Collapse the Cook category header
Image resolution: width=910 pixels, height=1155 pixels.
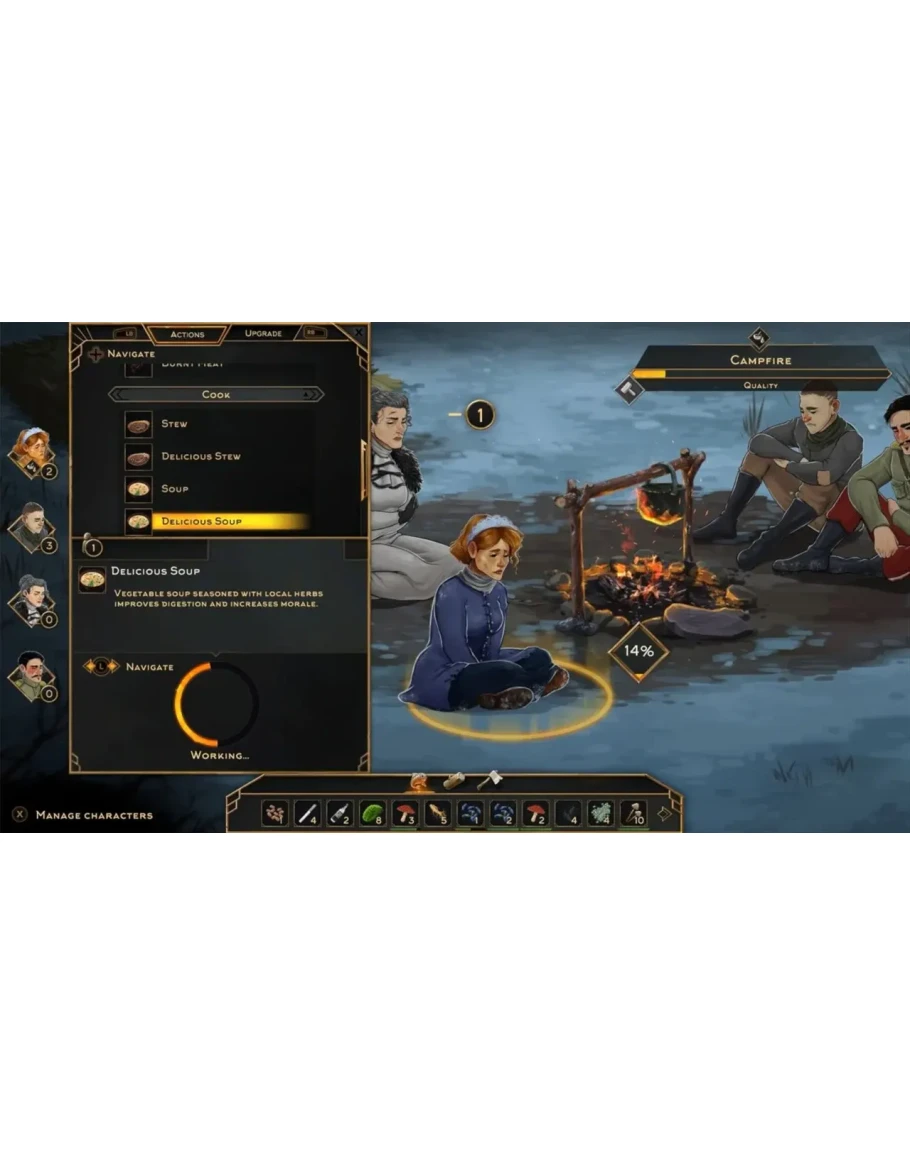coord(216,395)
